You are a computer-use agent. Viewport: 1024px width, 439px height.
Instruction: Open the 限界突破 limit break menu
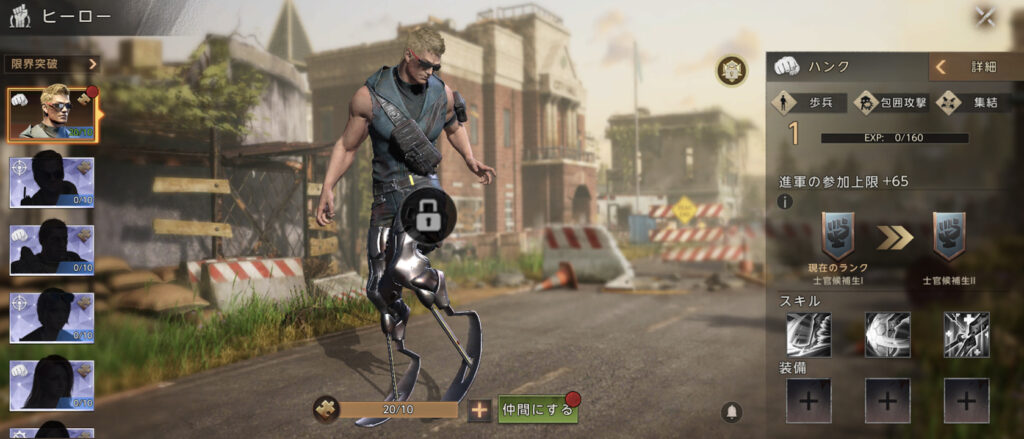pos(53,64)
